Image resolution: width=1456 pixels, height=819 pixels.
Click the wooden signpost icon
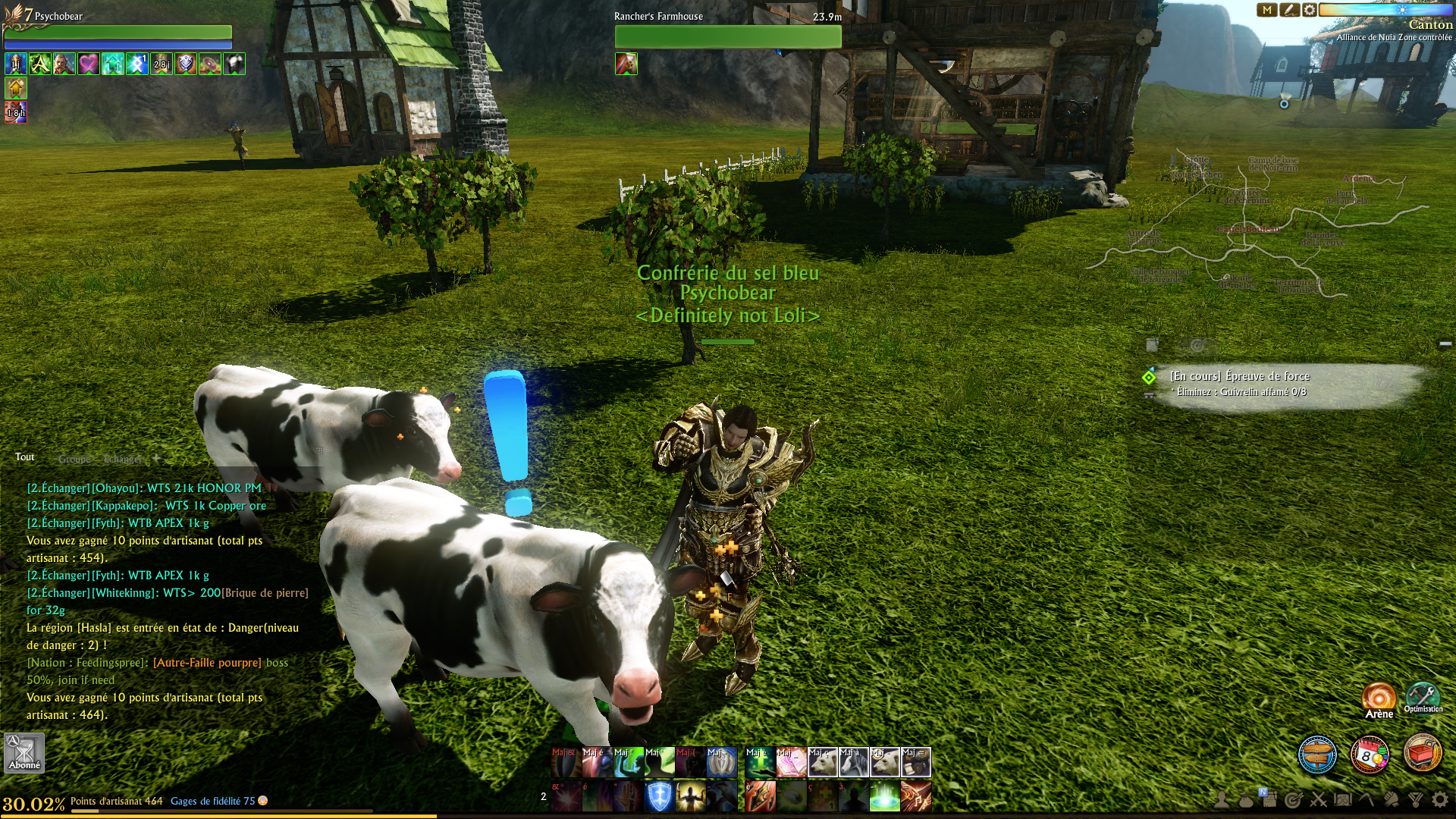pos(1317,755)
